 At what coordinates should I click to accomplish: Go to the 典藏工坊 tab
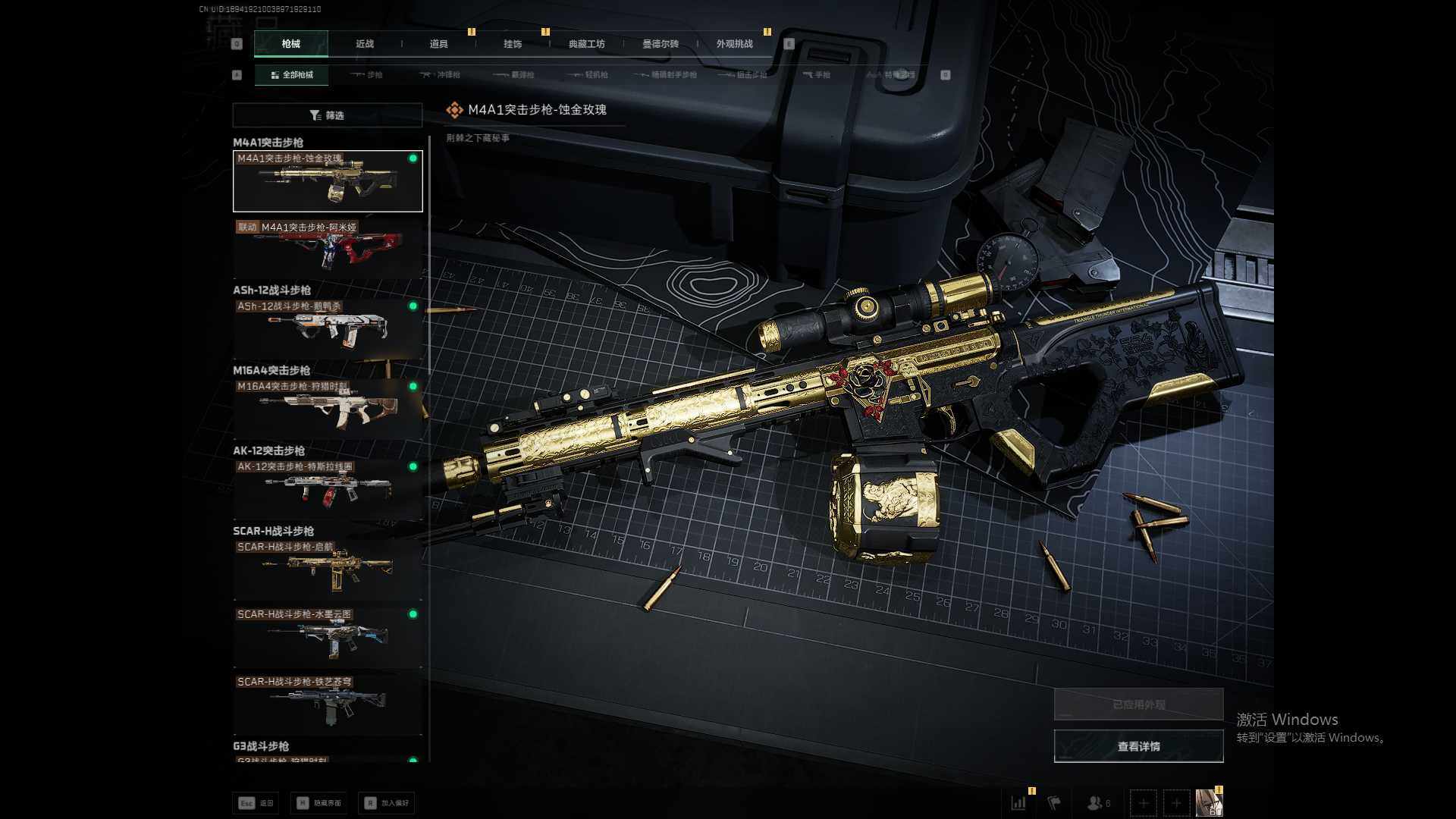click(x=586, y=44)
